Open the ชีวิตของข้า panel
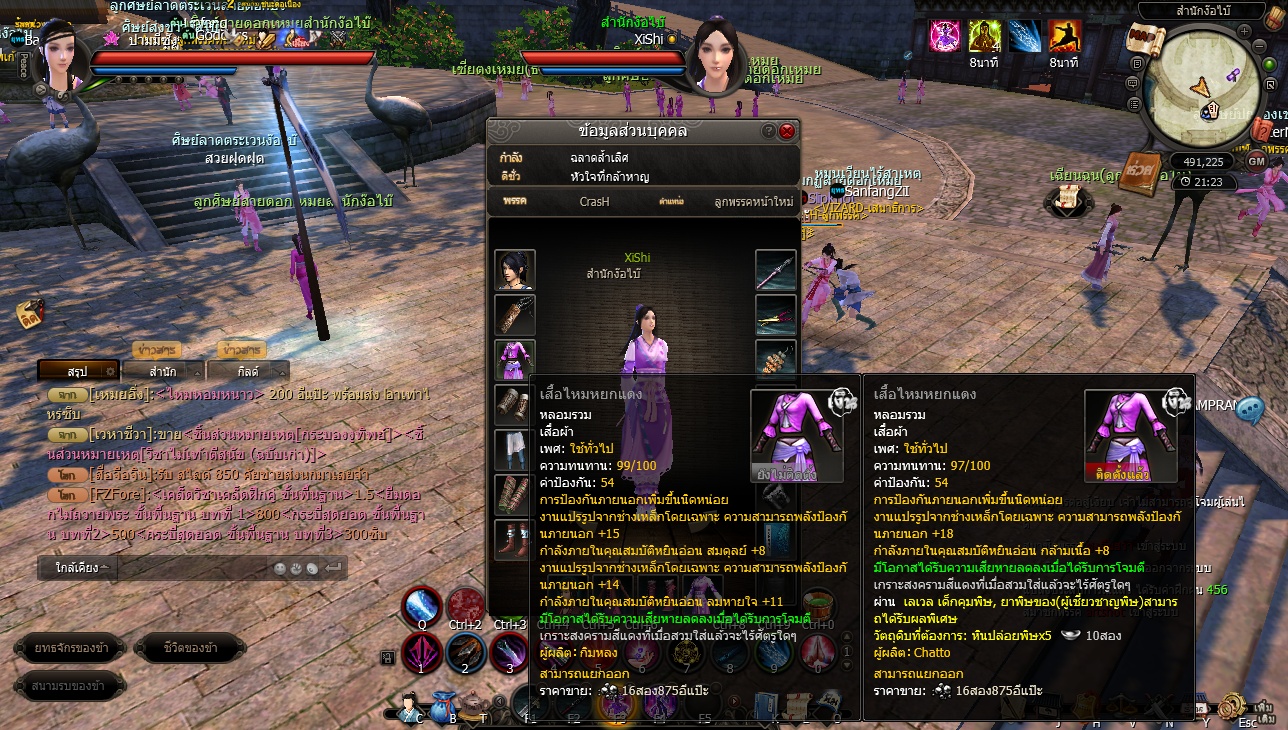Viewport: 1288px width, 730px height. (190, 648)
